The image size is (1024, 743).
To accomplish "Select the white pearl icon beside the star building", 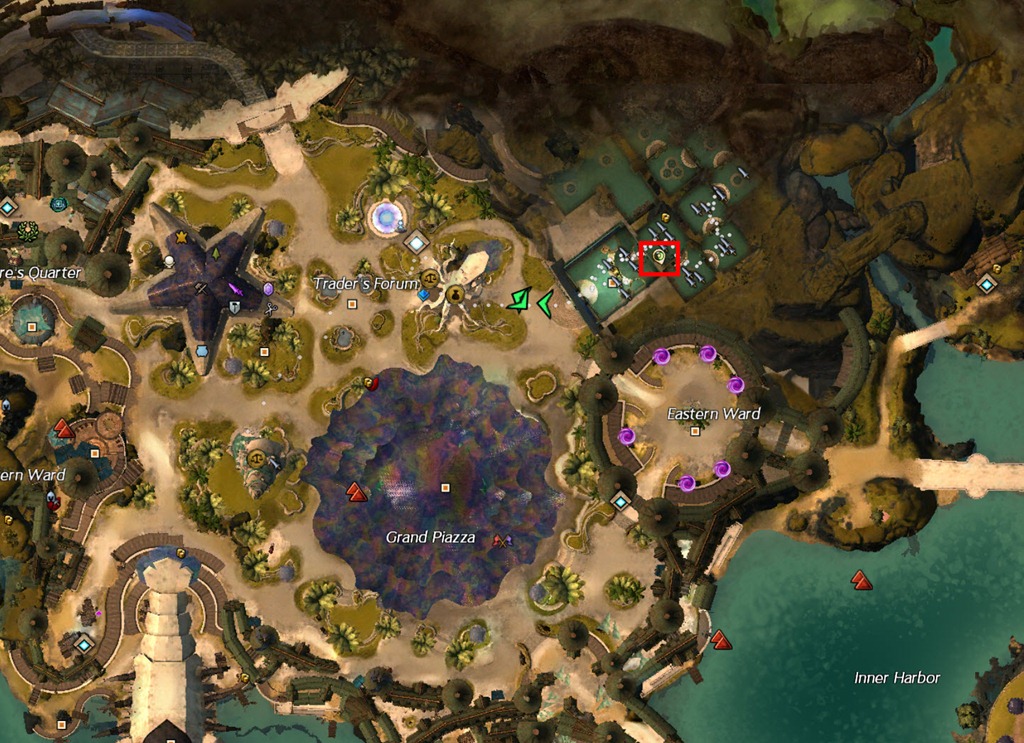I will point(170,261).
